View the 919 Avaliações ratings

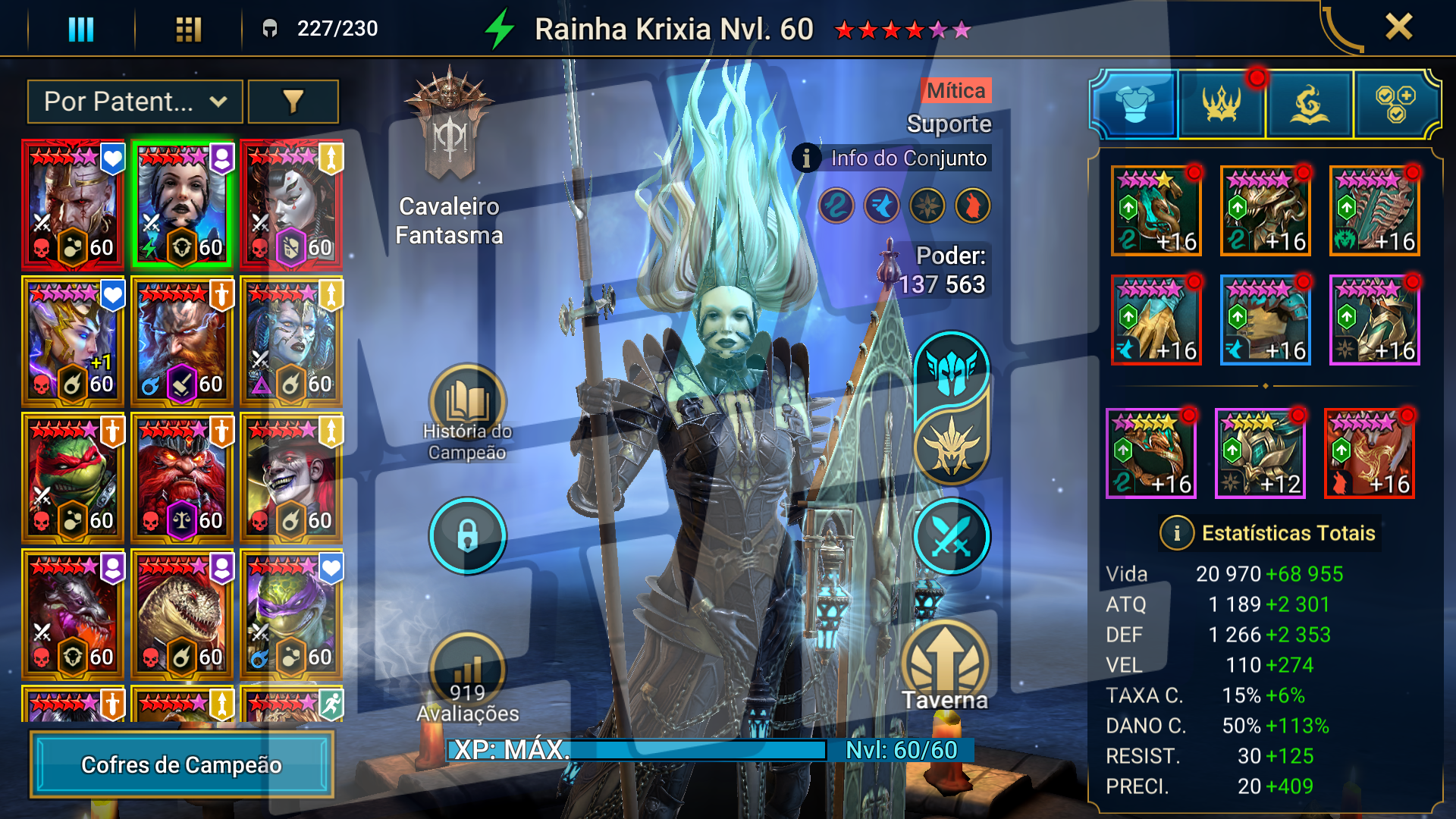(x=467, y=671)
